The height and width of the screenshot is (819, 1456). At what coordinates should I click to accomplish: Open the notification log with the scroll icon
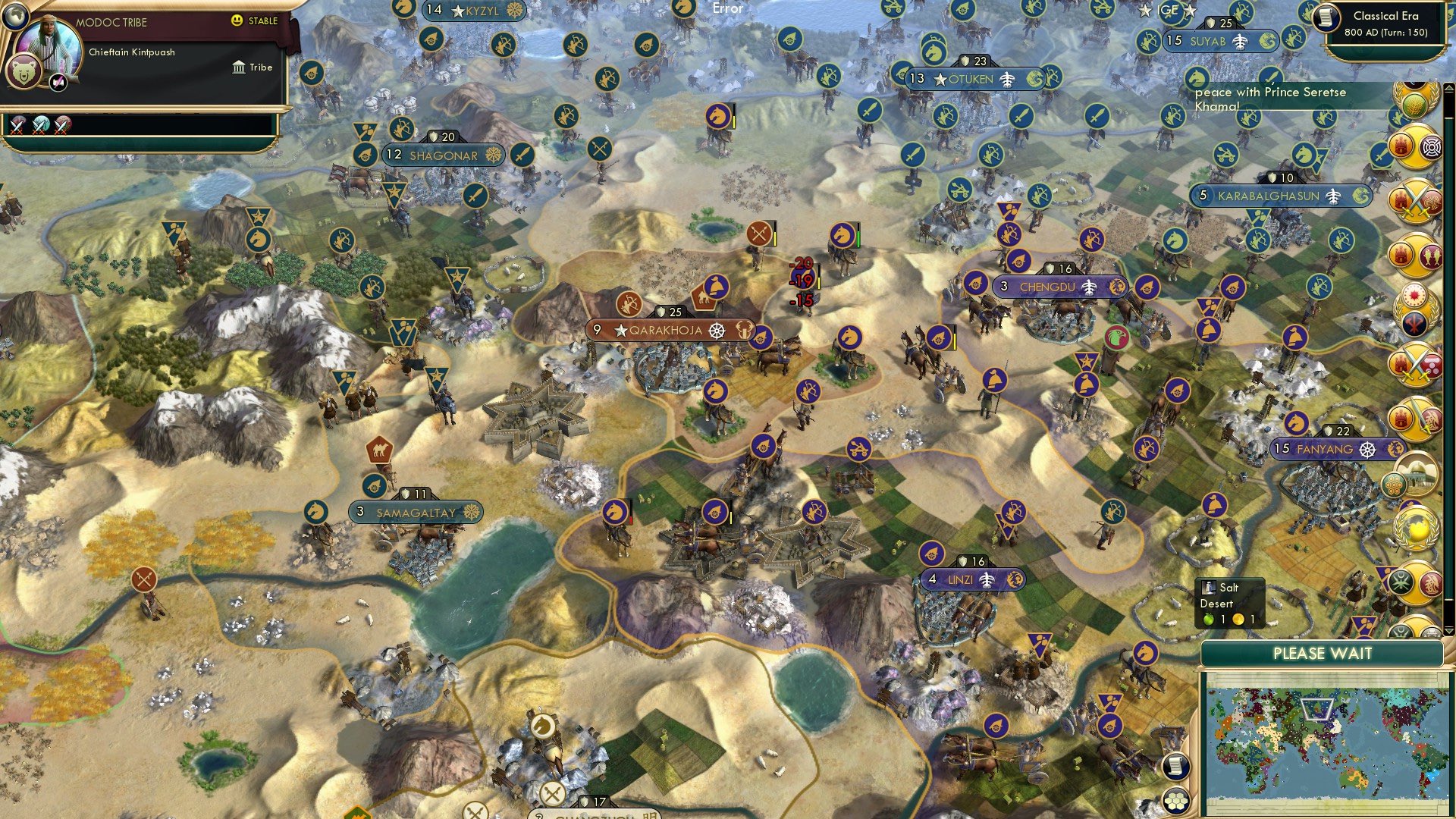[1175, 767]
